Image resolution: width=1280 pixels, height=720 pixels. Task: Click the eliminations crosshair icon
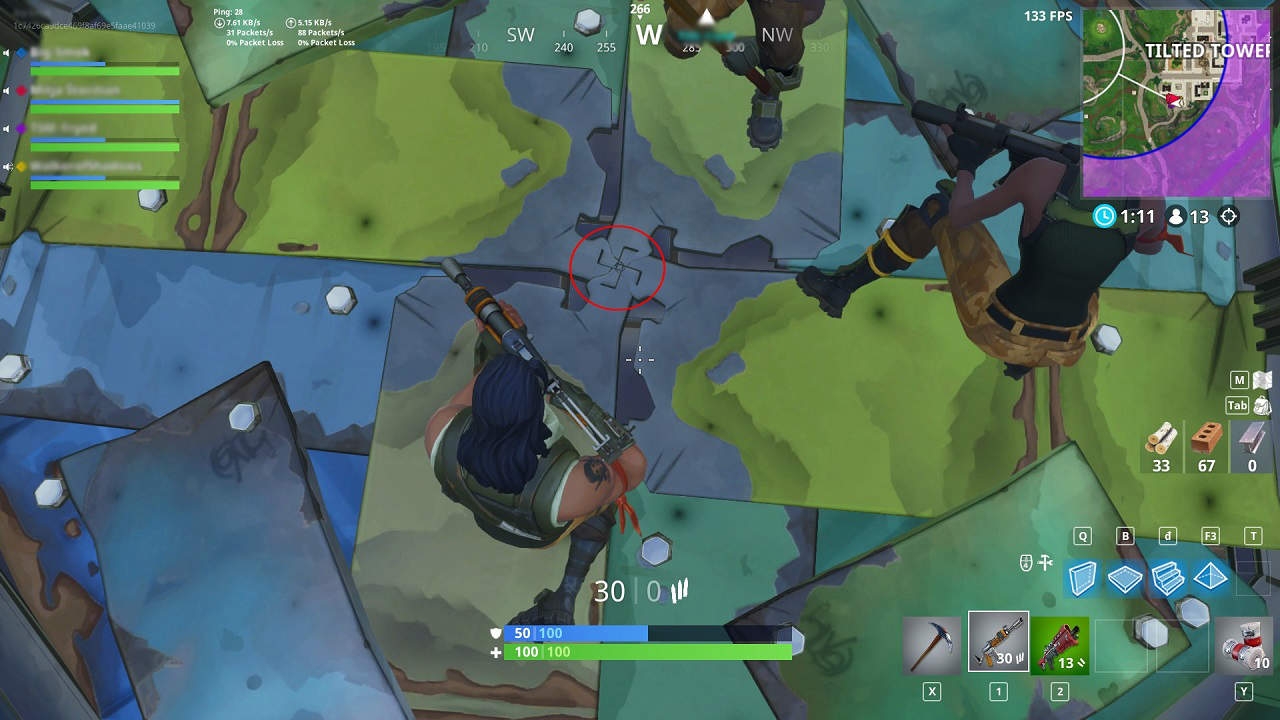coord(1228,217)
